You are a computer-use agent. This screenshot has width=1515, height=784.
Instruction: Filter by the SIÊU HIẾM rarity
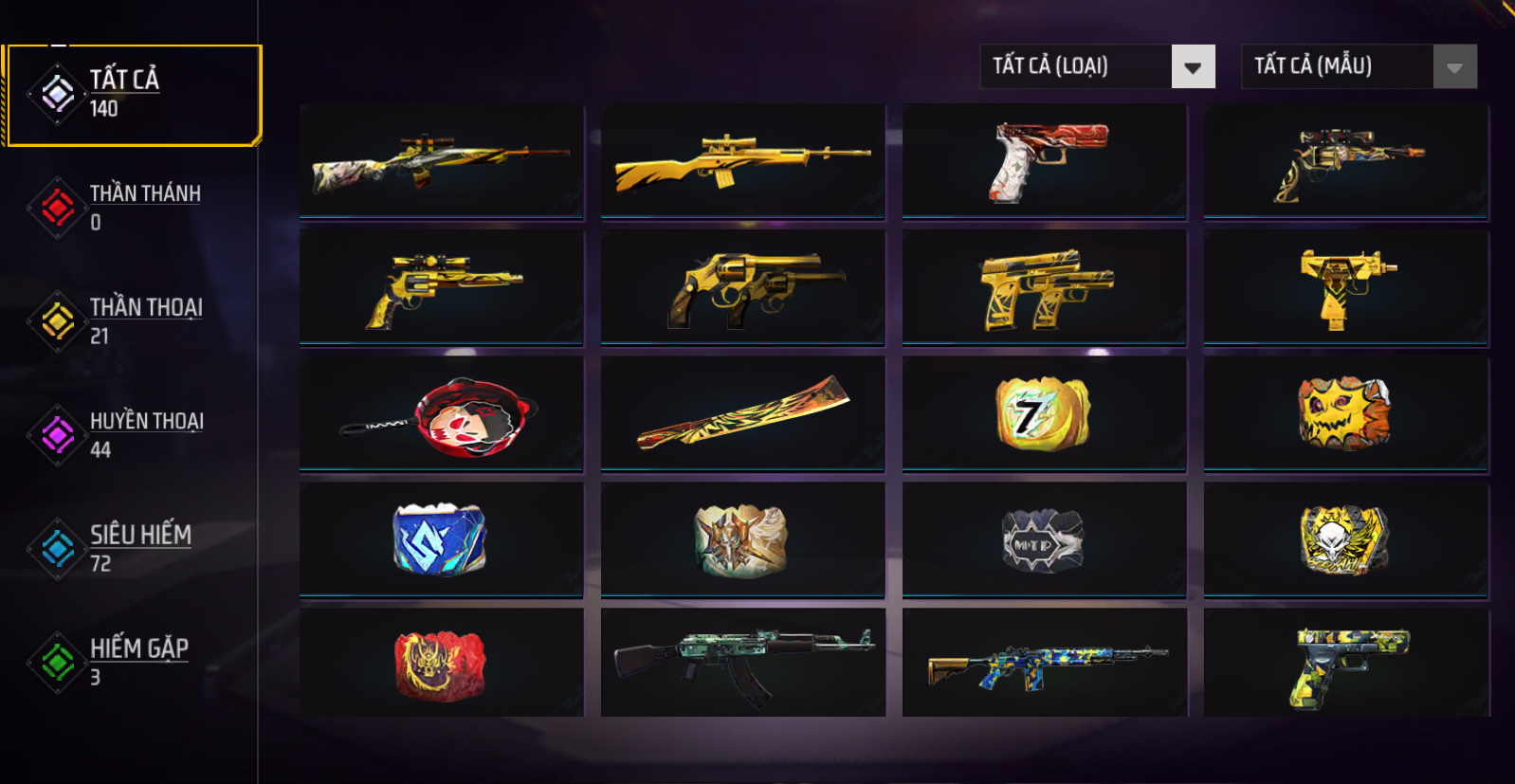pyautogui.click(x=133, y=549)
